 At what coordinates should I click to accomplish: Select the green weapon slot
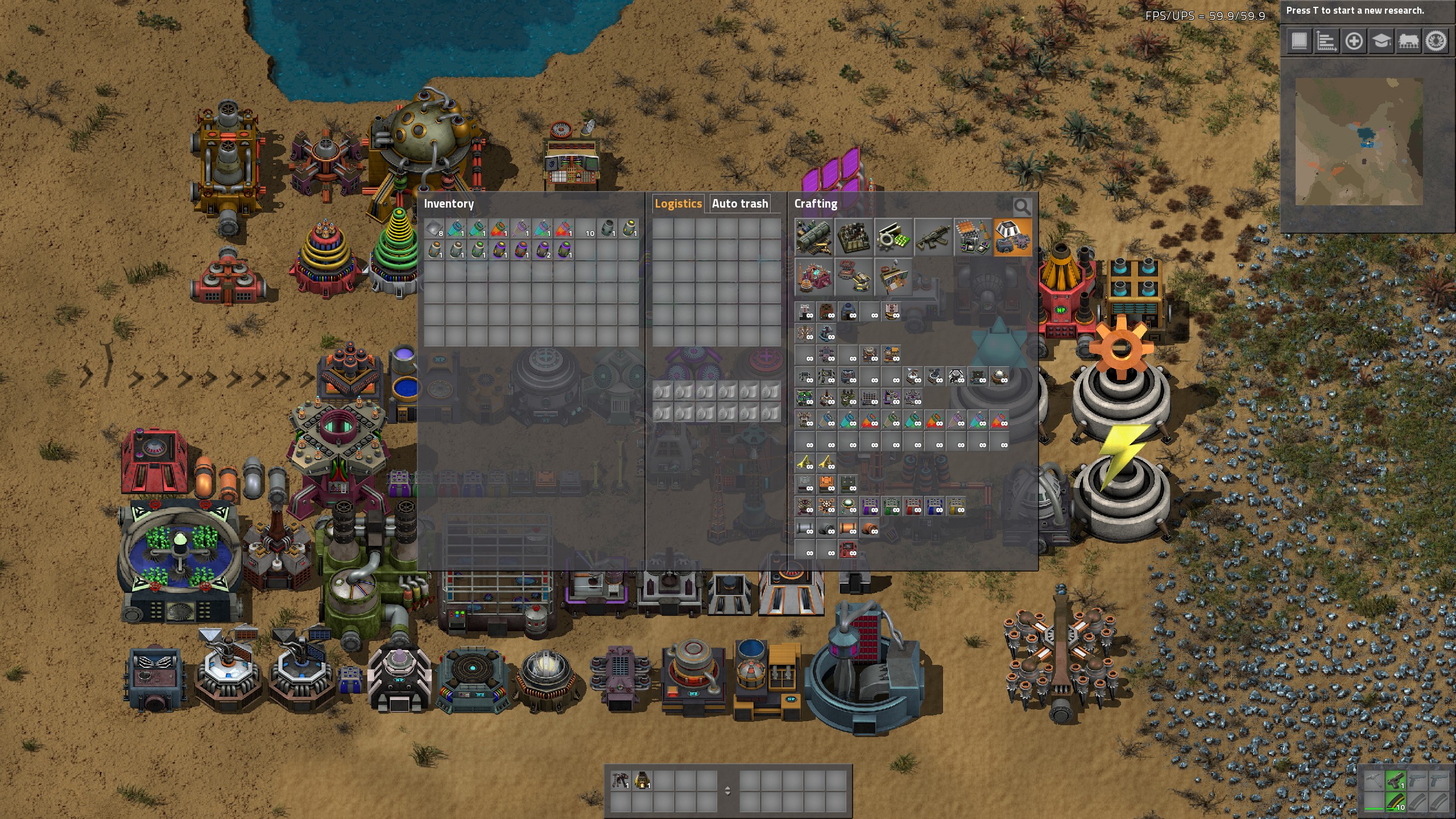pos(1395,780)
